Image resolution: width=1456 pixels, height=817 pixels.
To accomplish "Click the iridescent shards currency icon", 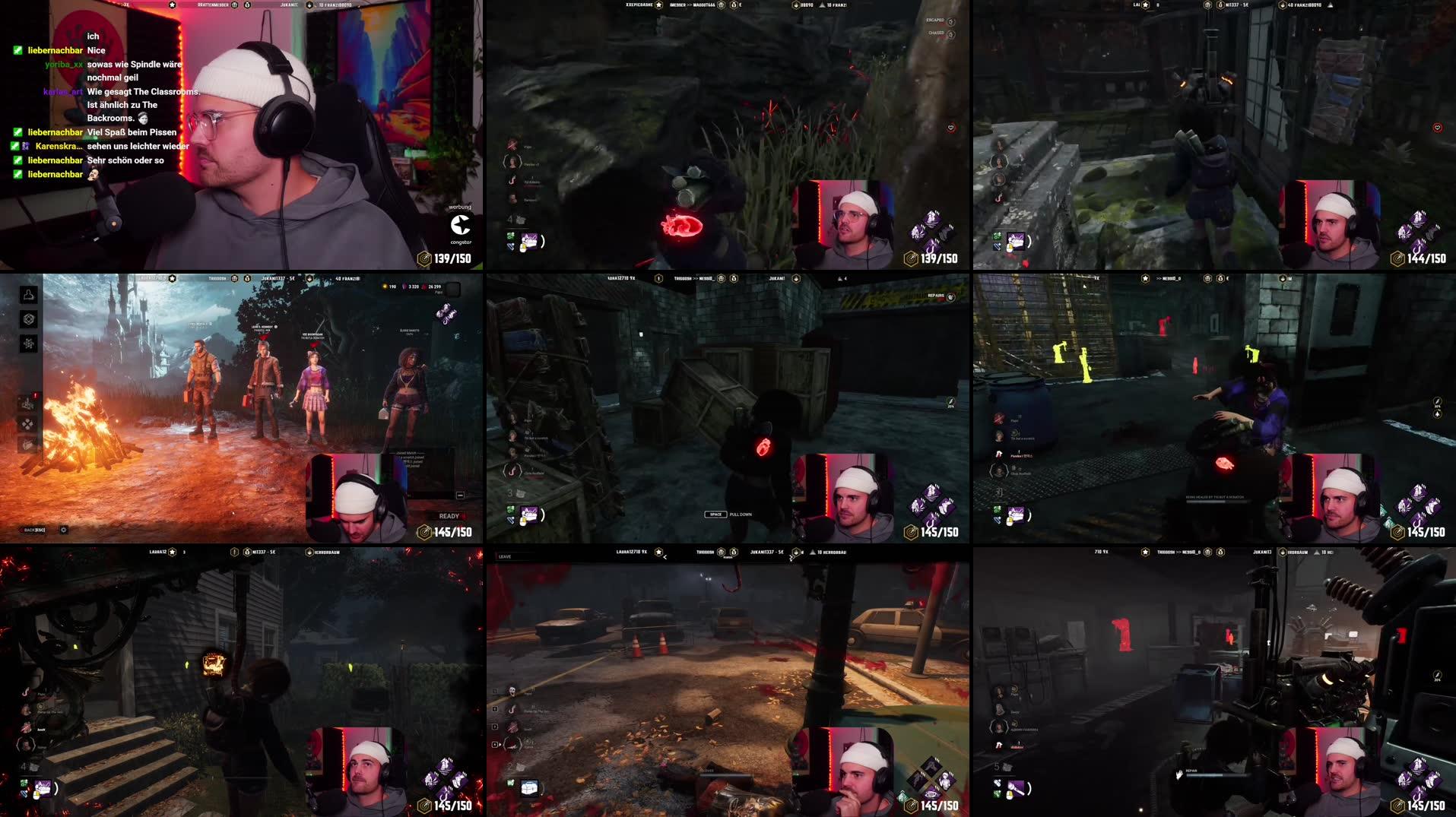I will (404, 287).
